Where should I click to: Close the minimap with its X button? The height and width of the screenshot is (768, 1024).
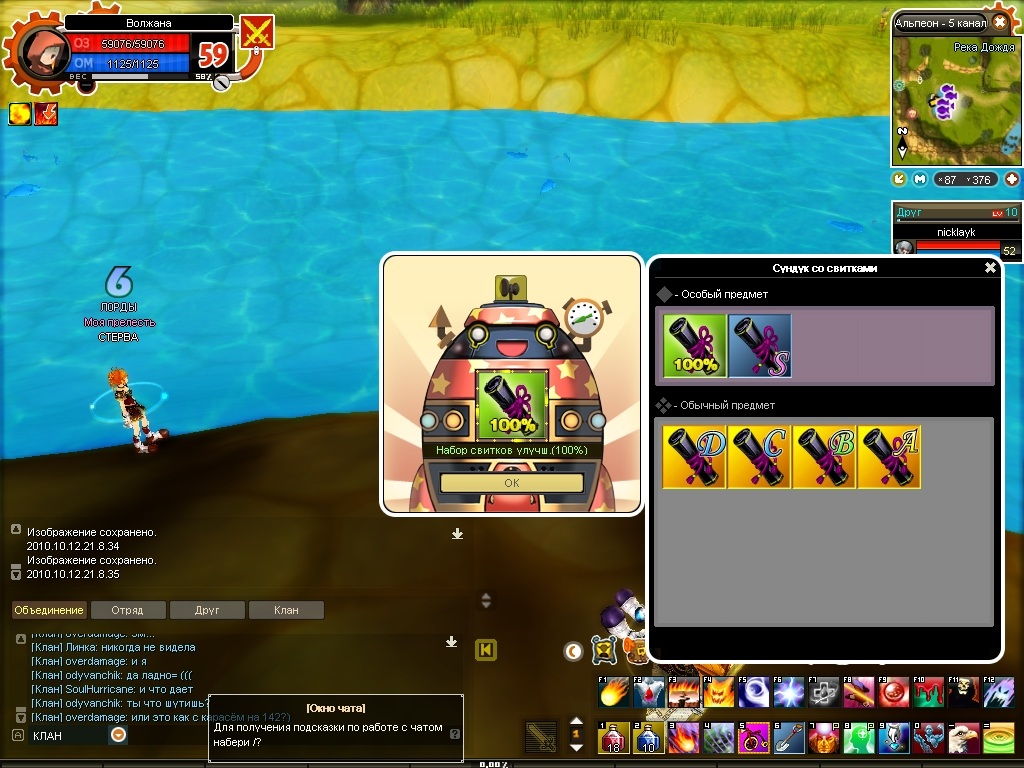click(x=1000, y=22)
